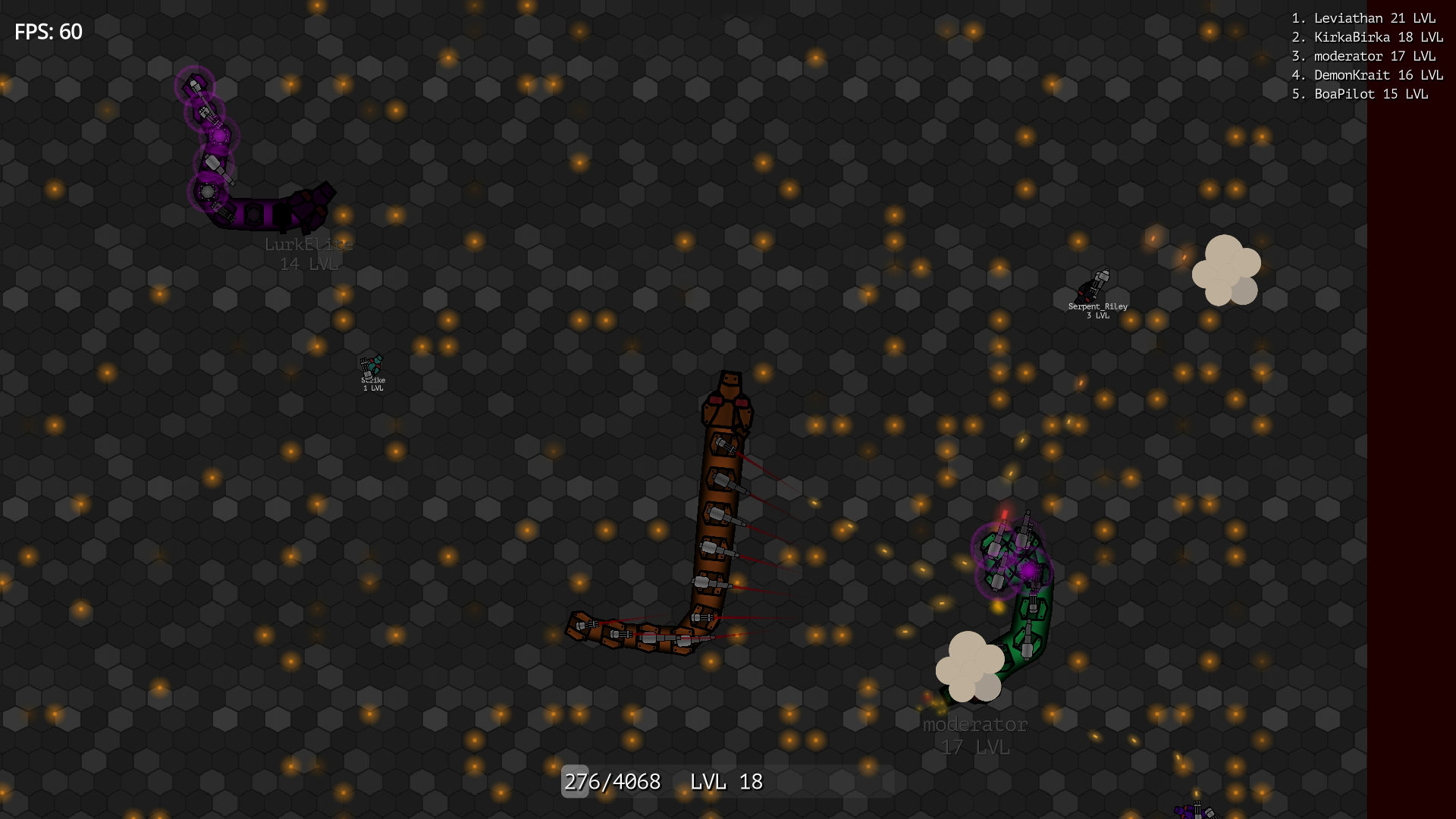Expand the leaderboard panel
Image resolution: width=1456 pixels, height=819 pixels.
[1365, 55]
